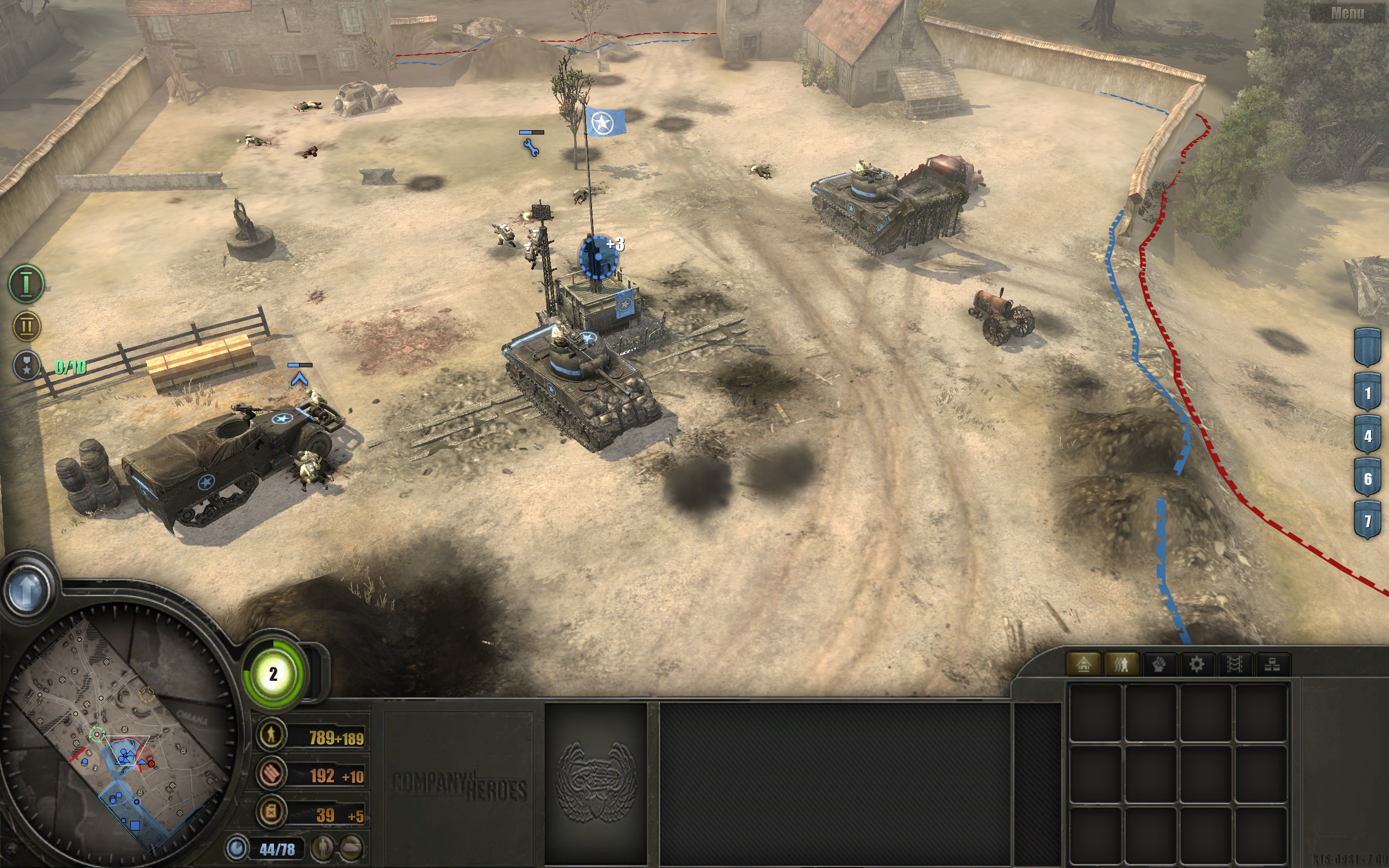
Task: Select the secondary objective II icon
Action: (27, 326)
